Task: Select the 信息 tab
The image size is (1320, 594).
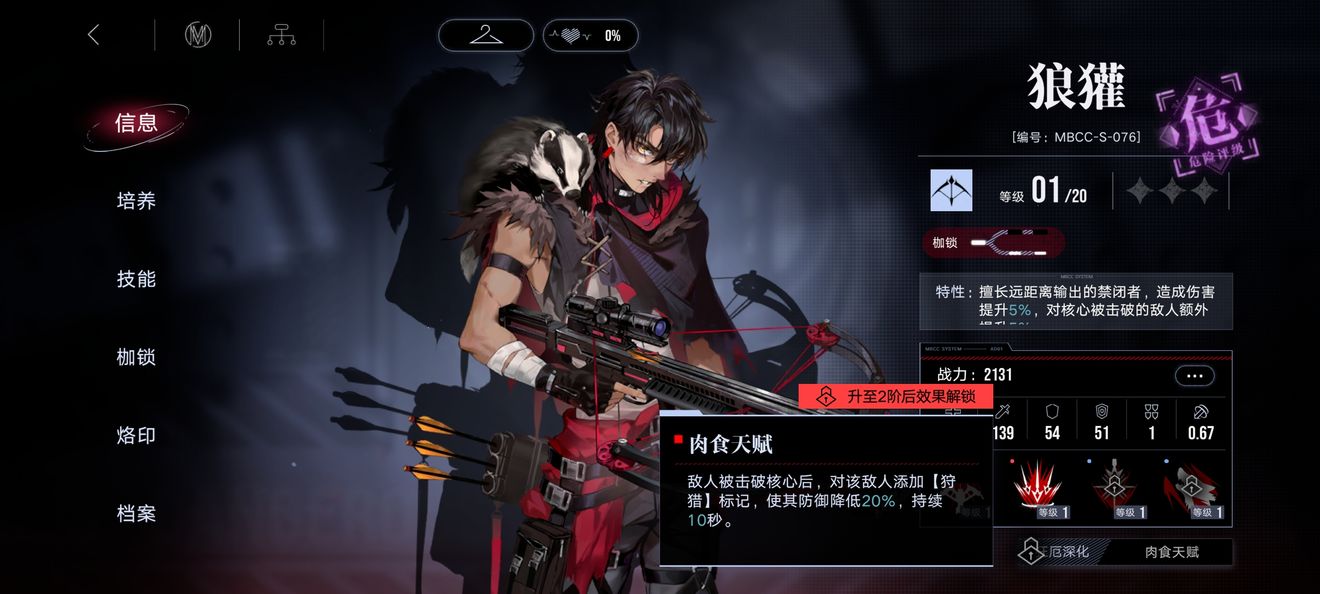Action: [x=137, y=123]
